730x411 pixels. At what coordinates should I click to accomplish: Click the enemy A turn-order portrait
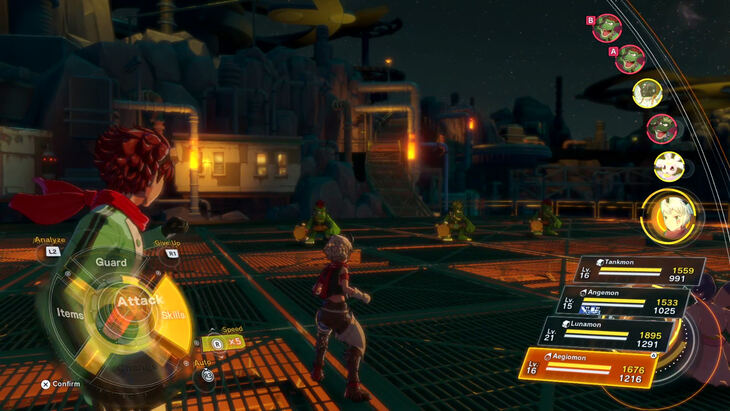[629, 59]
